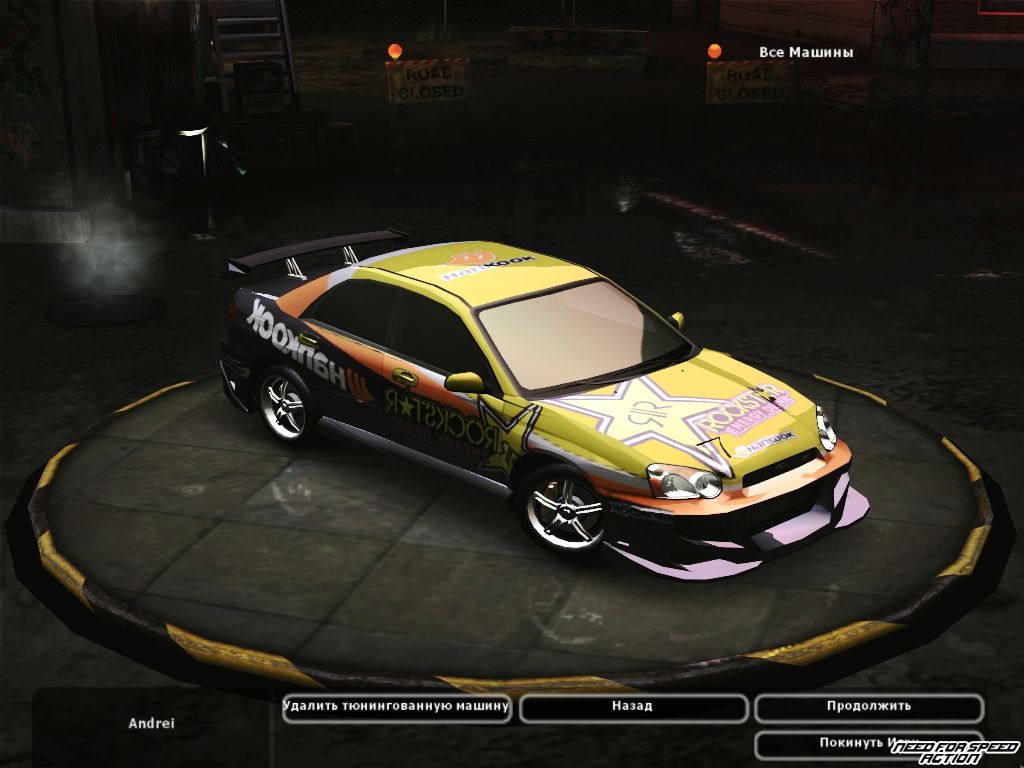Image resolution: width=1024 pixels, height=768 pixels.
Task: Click "Удалить тюнингованную машину" button
Action: click(397, 707)
